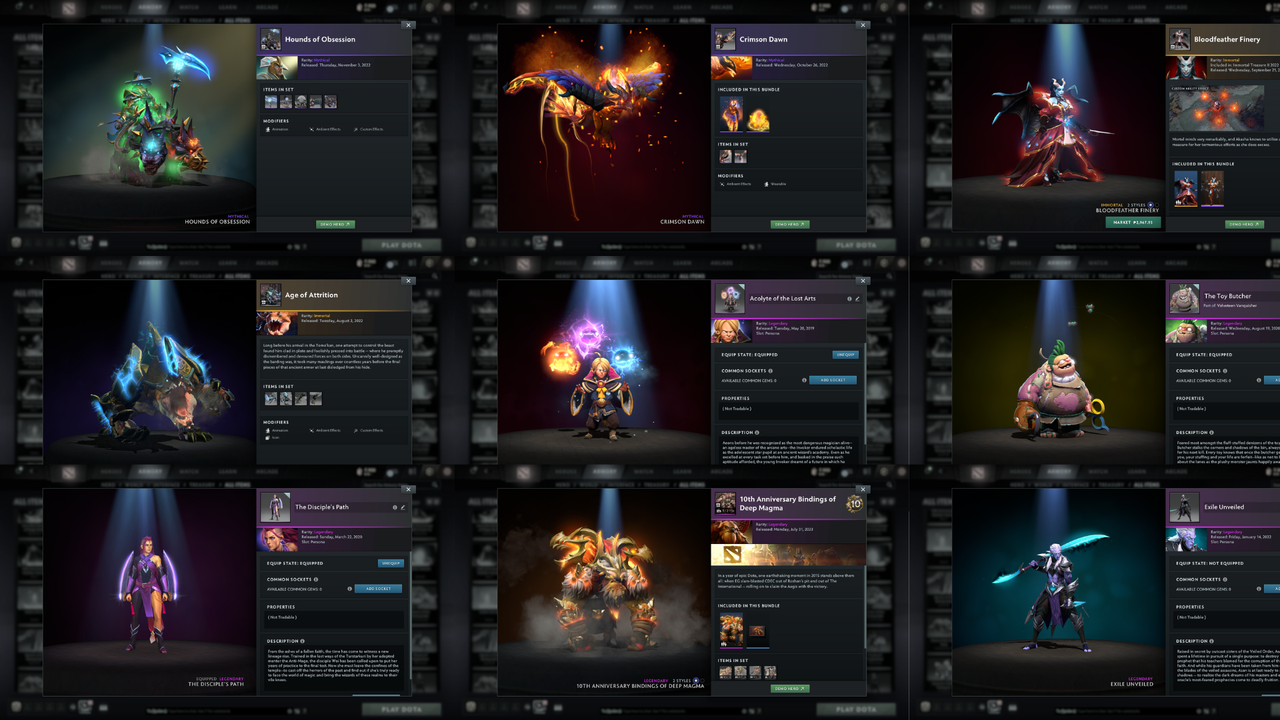Toggle Custom Effects on Age of Attrition
1280x720 pixels.
tap(356, 431)
